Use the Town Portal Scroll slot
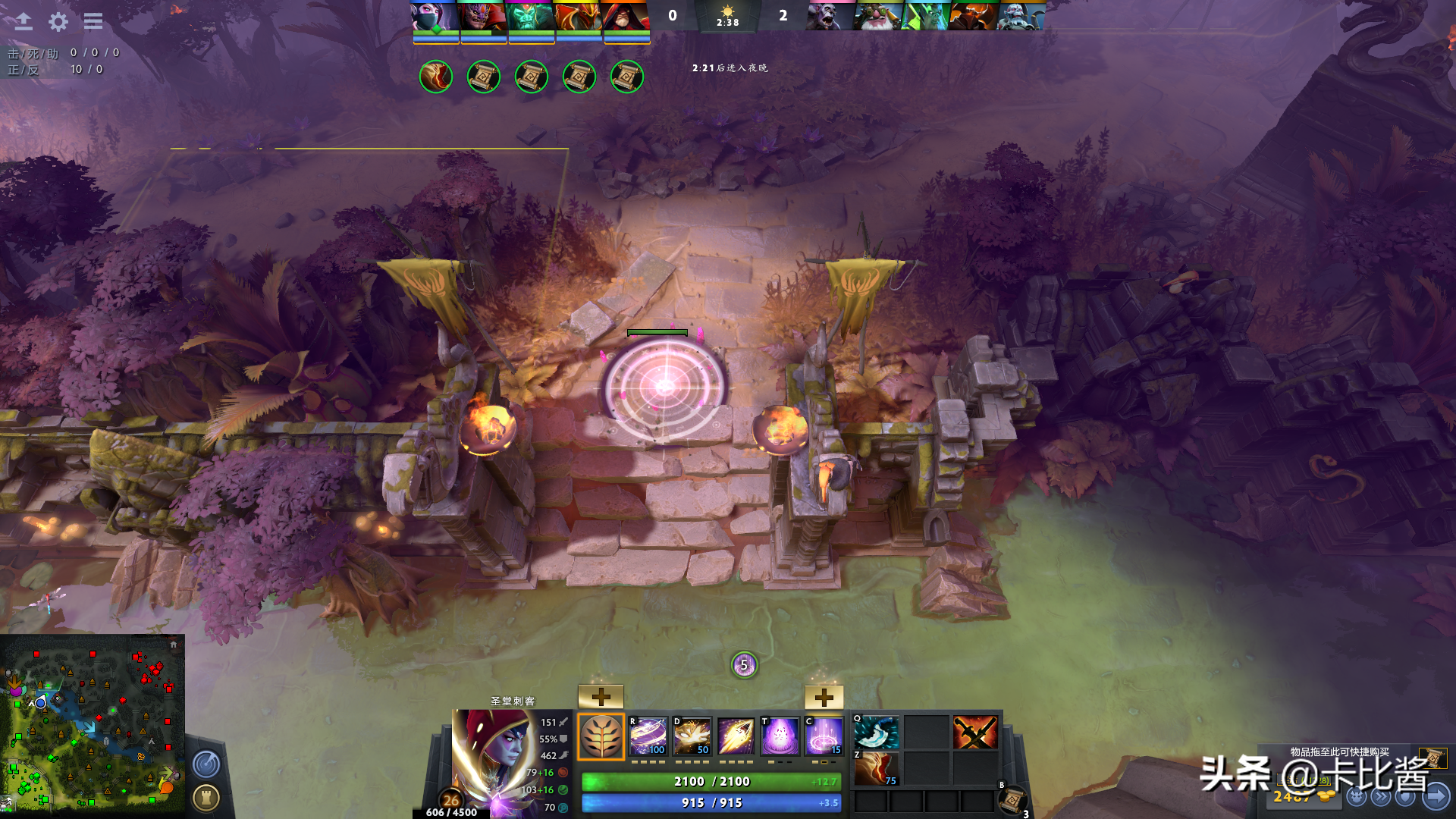The width and height of the screenshot is (1456, 819). 1012,799
